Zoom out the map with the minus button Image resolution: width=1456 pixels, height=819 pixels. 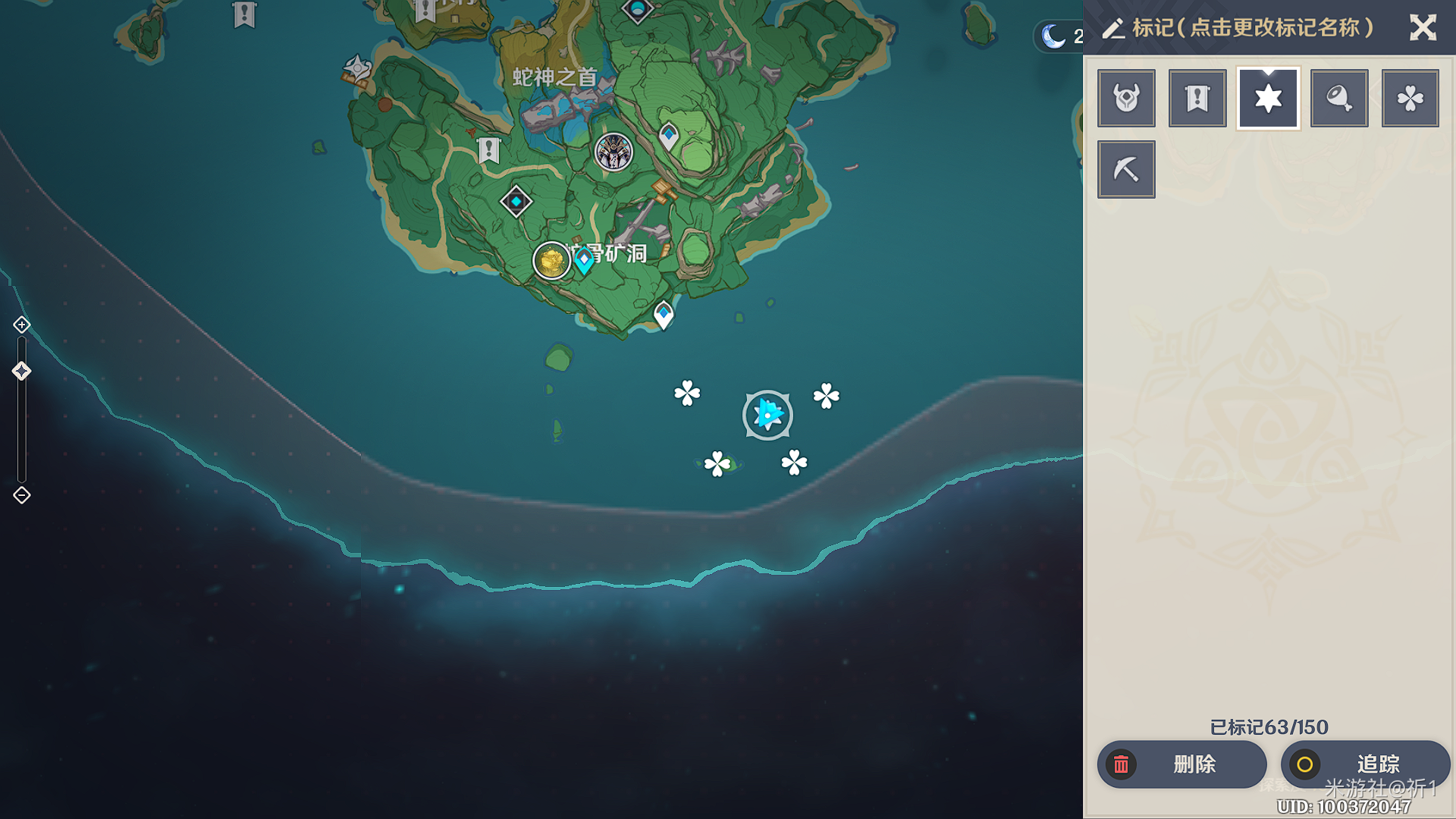[x=22, y=495]
